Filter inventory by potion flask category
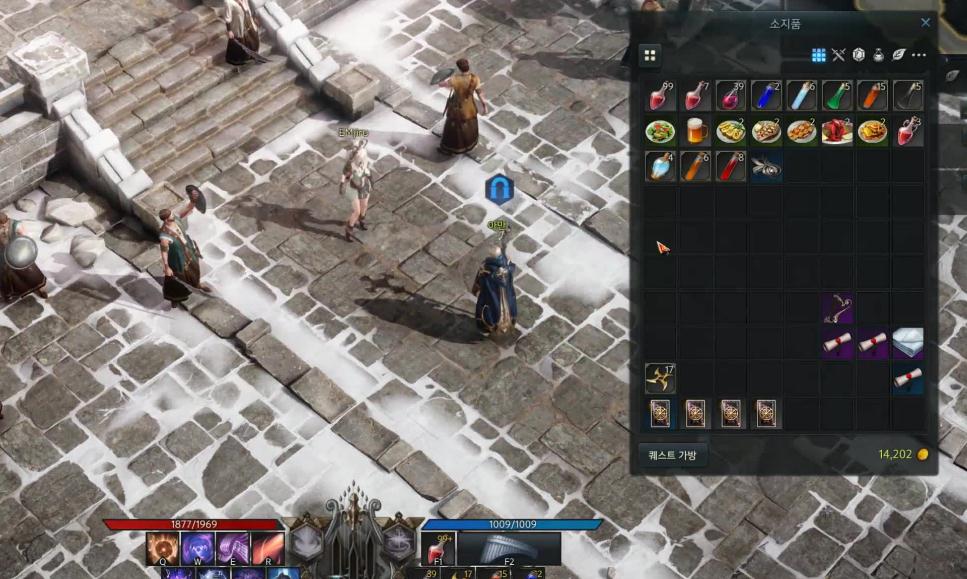Screen dimensions: 967x579 pyautogui.click(x=878, y=55)
